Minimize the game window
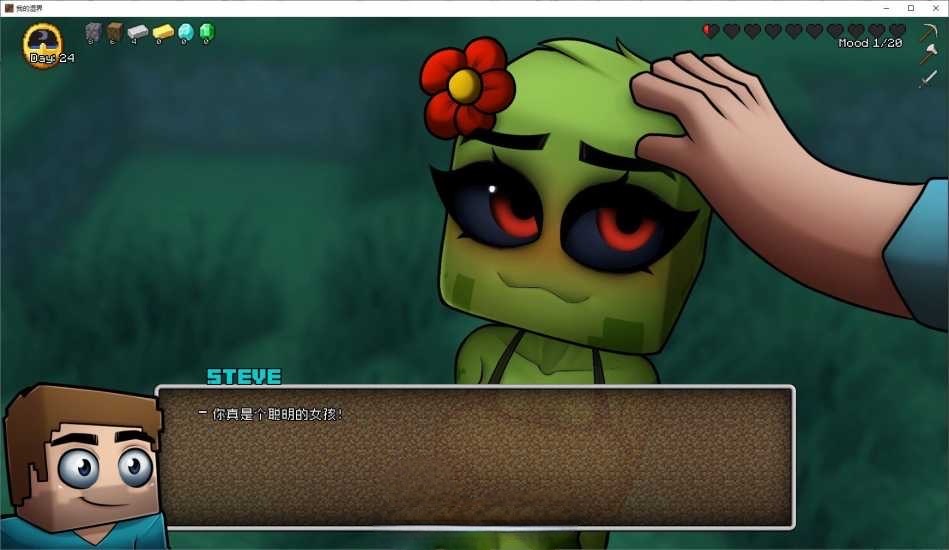Viewport: 949px width, 550px height. click(884, 8)
